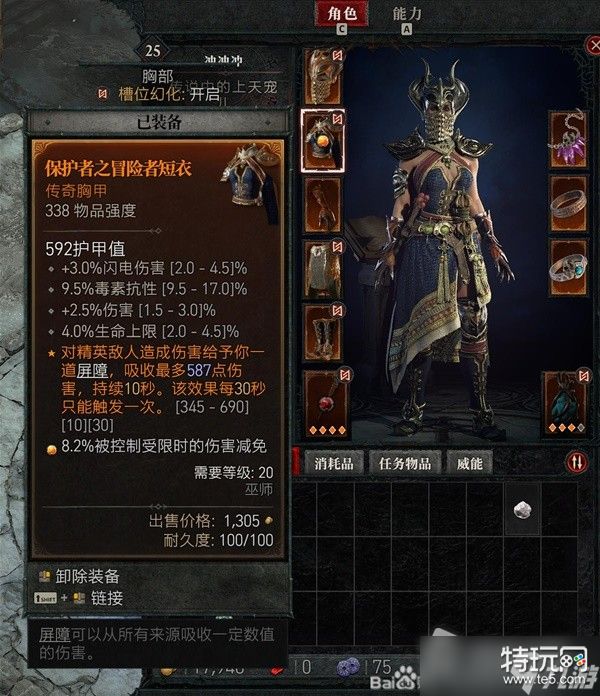Viewport: 600px width, 696px height.
Task: Select the highlighted chest armor slot
Action: (324, 140)
